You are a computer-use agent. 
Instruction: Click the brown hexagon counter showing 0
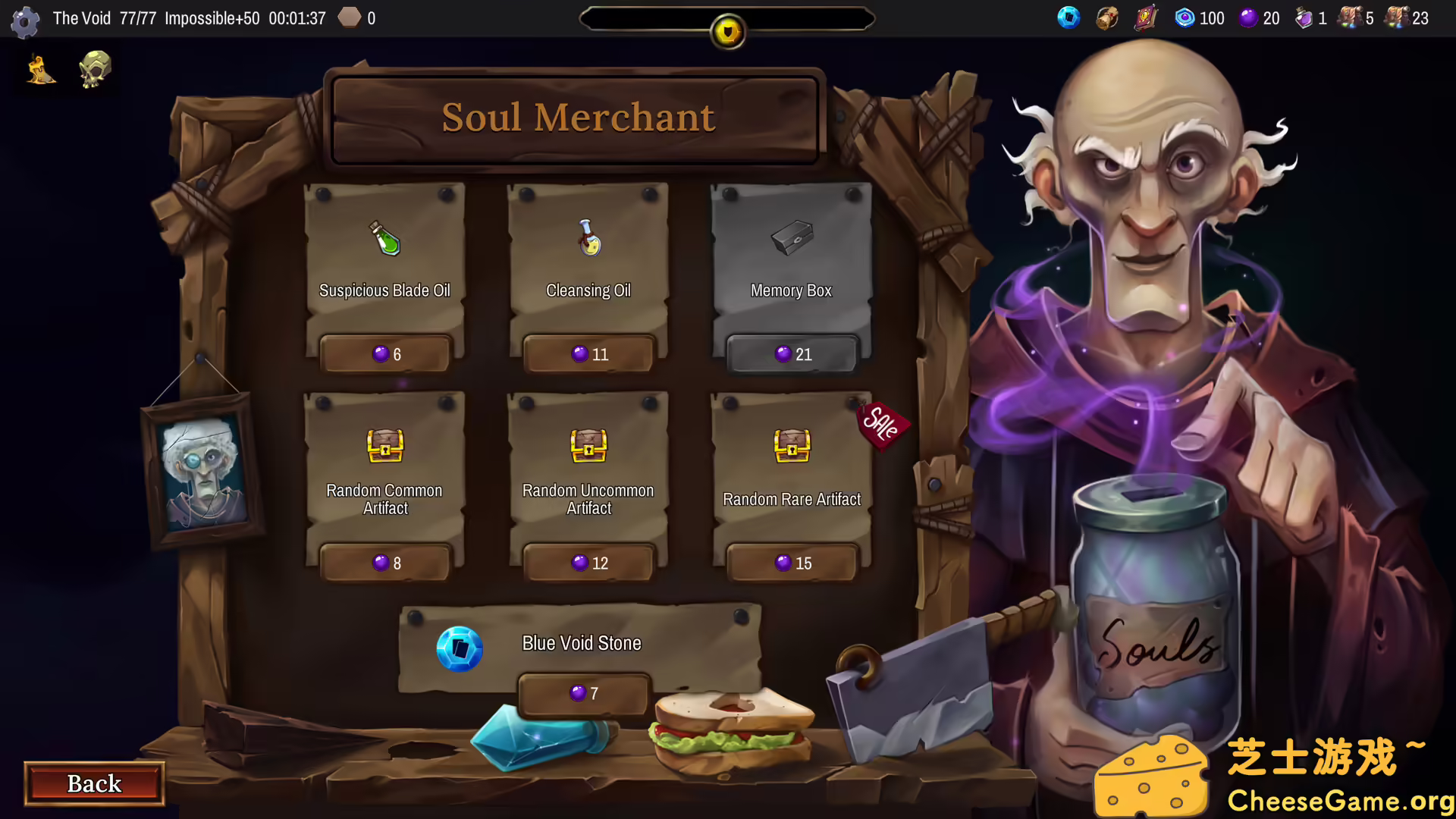pyautogui.click(x=350, y=17)
